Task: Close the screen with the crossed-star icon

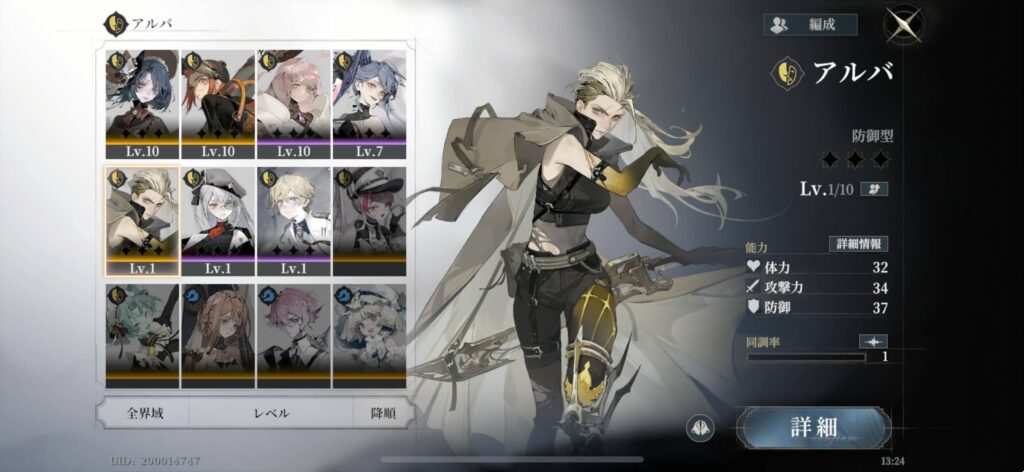Action: click(904, 25)
